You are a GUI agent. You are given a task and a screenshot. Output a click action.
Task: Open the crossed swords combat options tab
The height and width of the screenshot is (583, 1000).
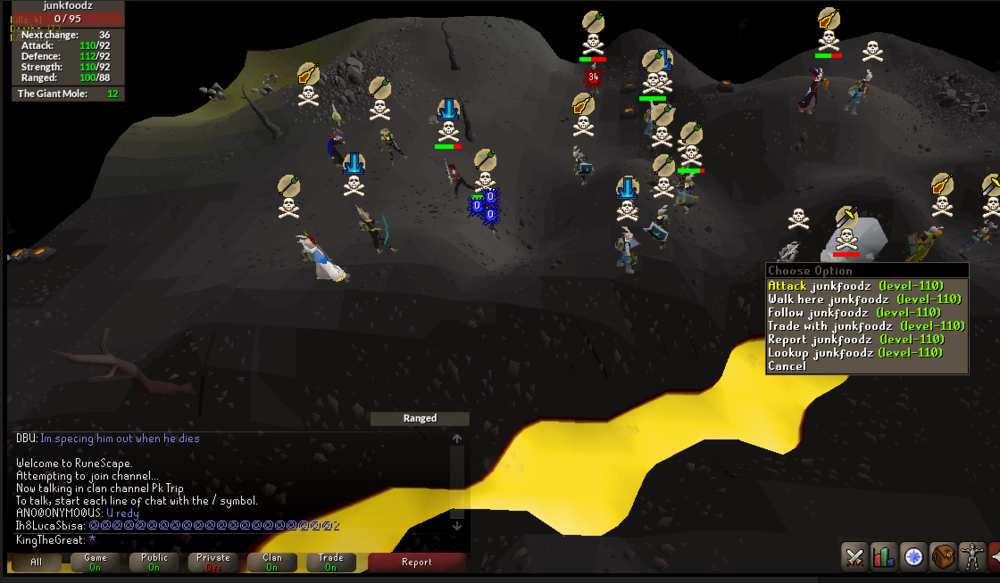point(854,556)
